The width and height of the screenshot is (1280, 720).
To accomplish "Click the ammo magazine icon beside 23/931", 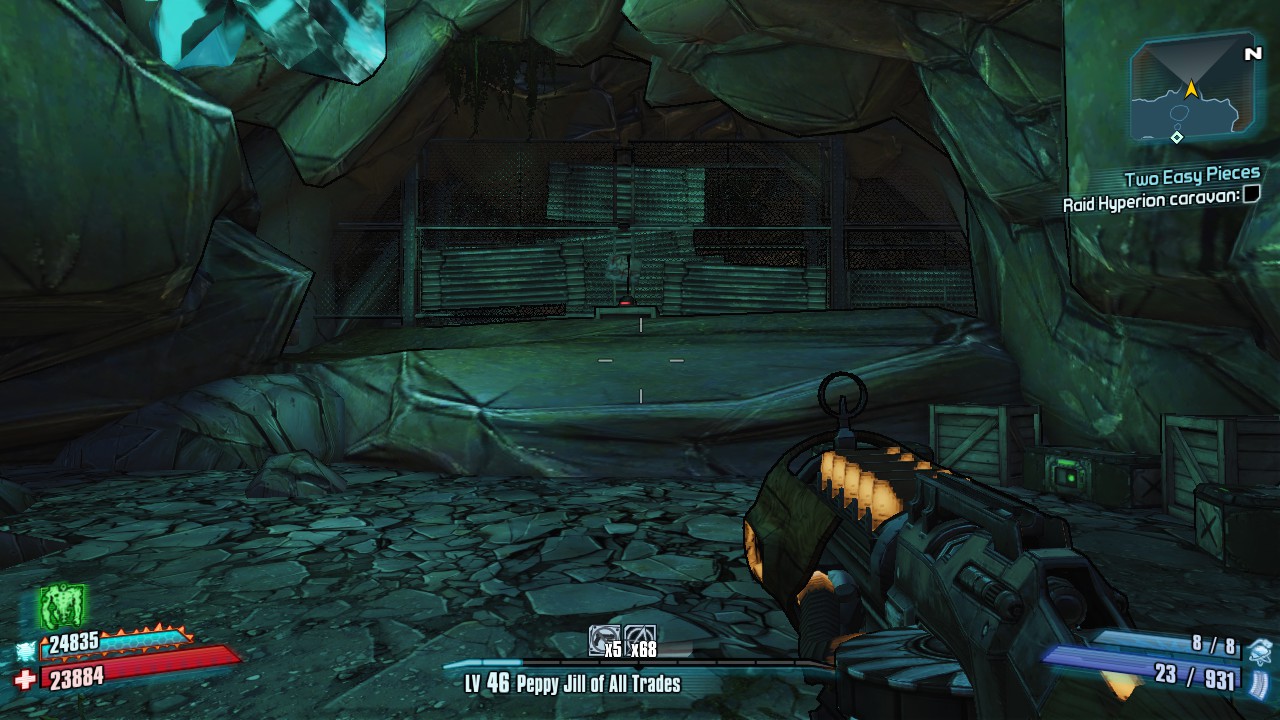I will [1258, 683].
